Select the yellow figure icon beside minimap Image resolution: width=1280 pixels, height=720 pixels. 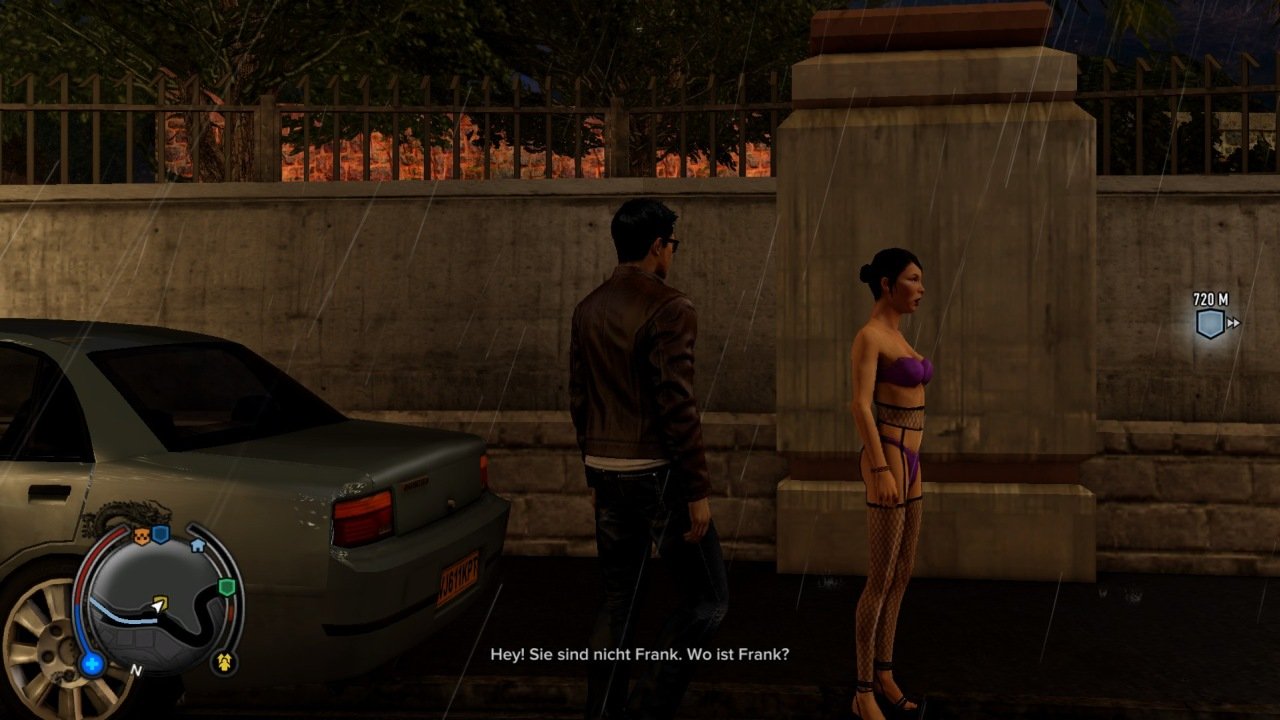click(x=224, y=661)
